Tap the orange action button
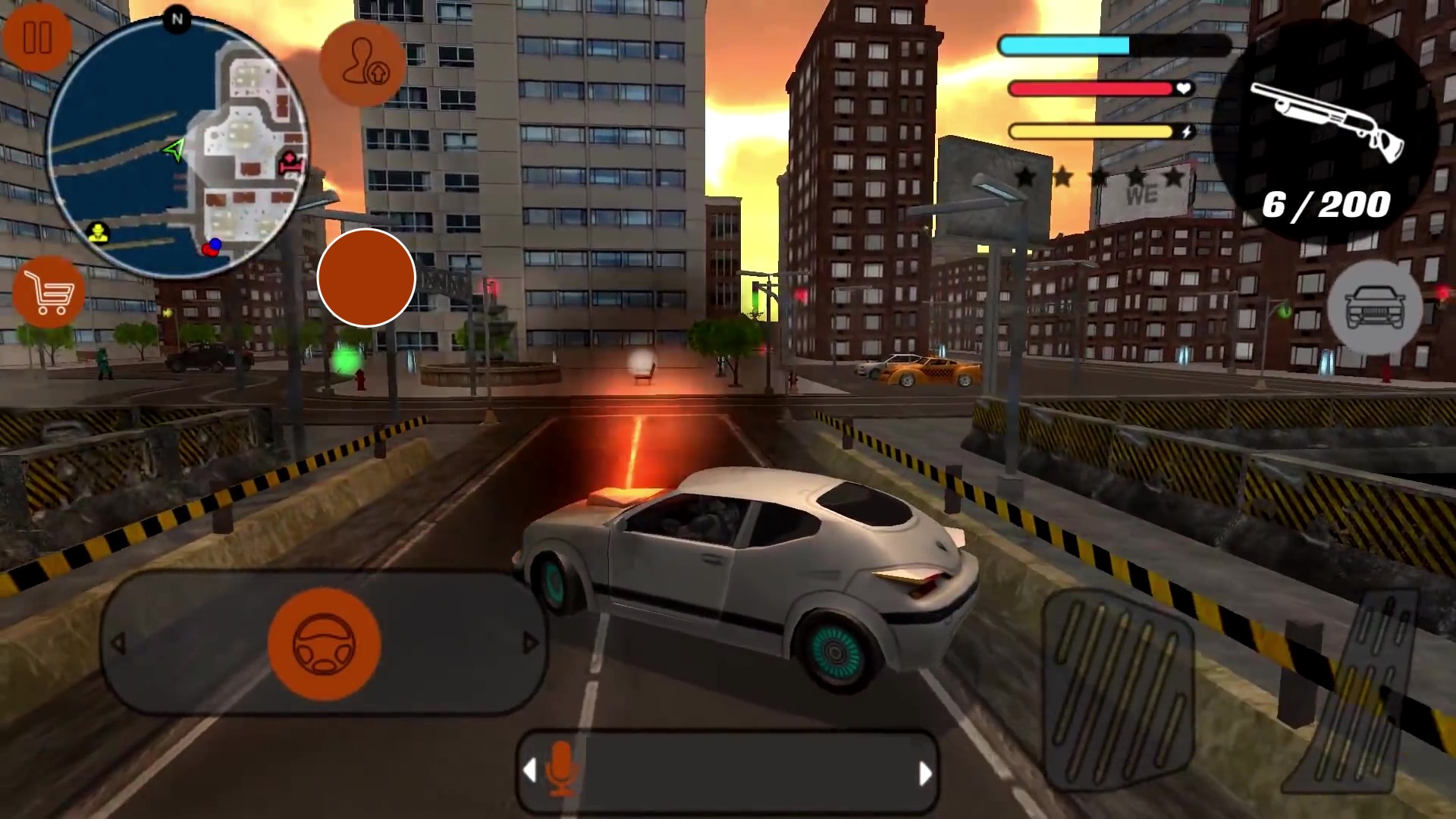The width and height of the screenshot is (1456, 819). pyautogui.click(x=366, y=278)
